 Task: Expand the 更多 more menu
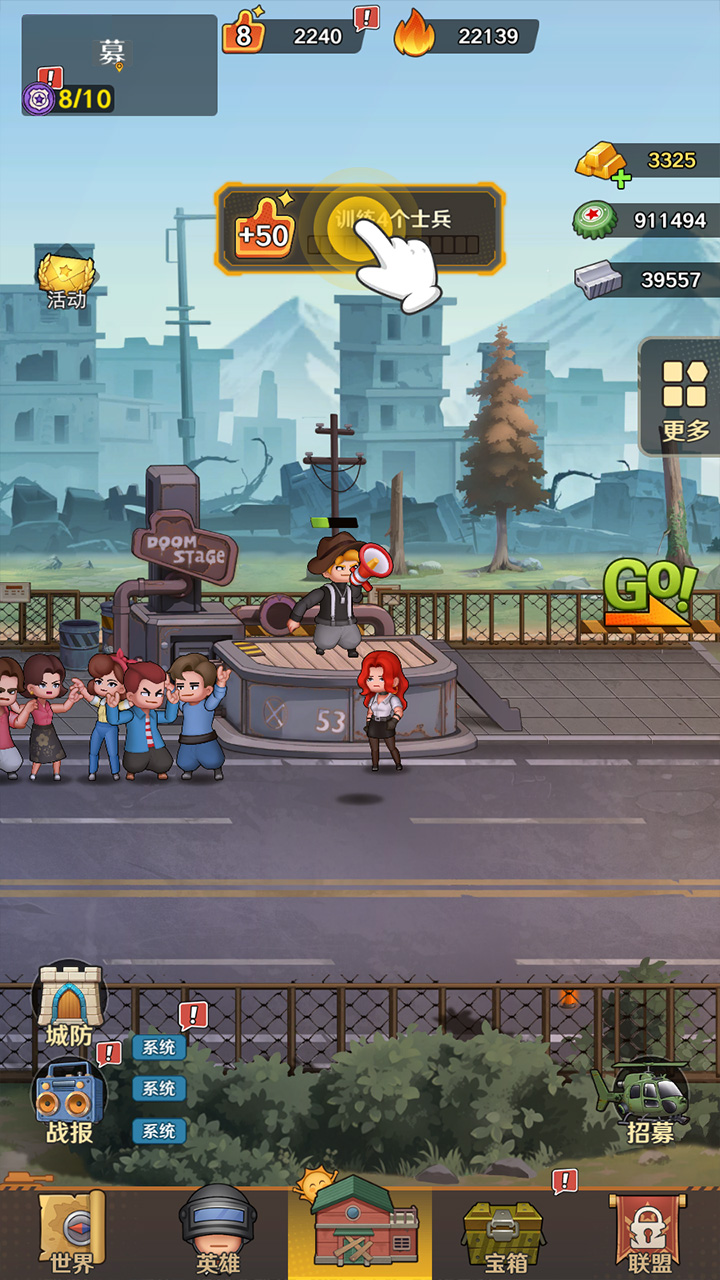(x=684, y=398)
